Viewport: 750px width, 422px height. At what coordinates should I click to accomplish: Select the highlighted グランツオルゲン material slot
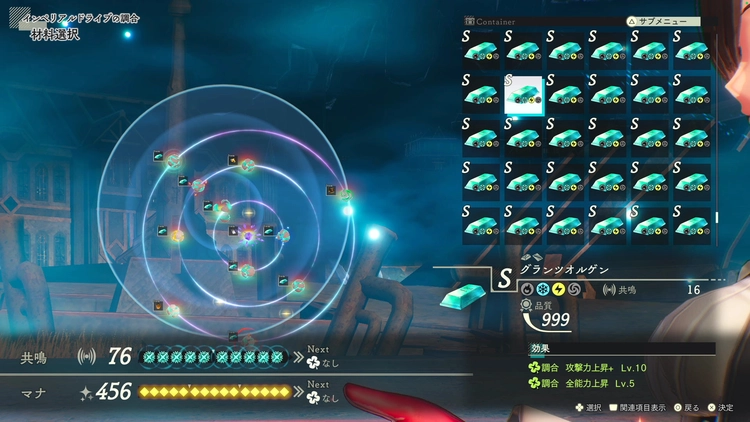click(524, 94)
